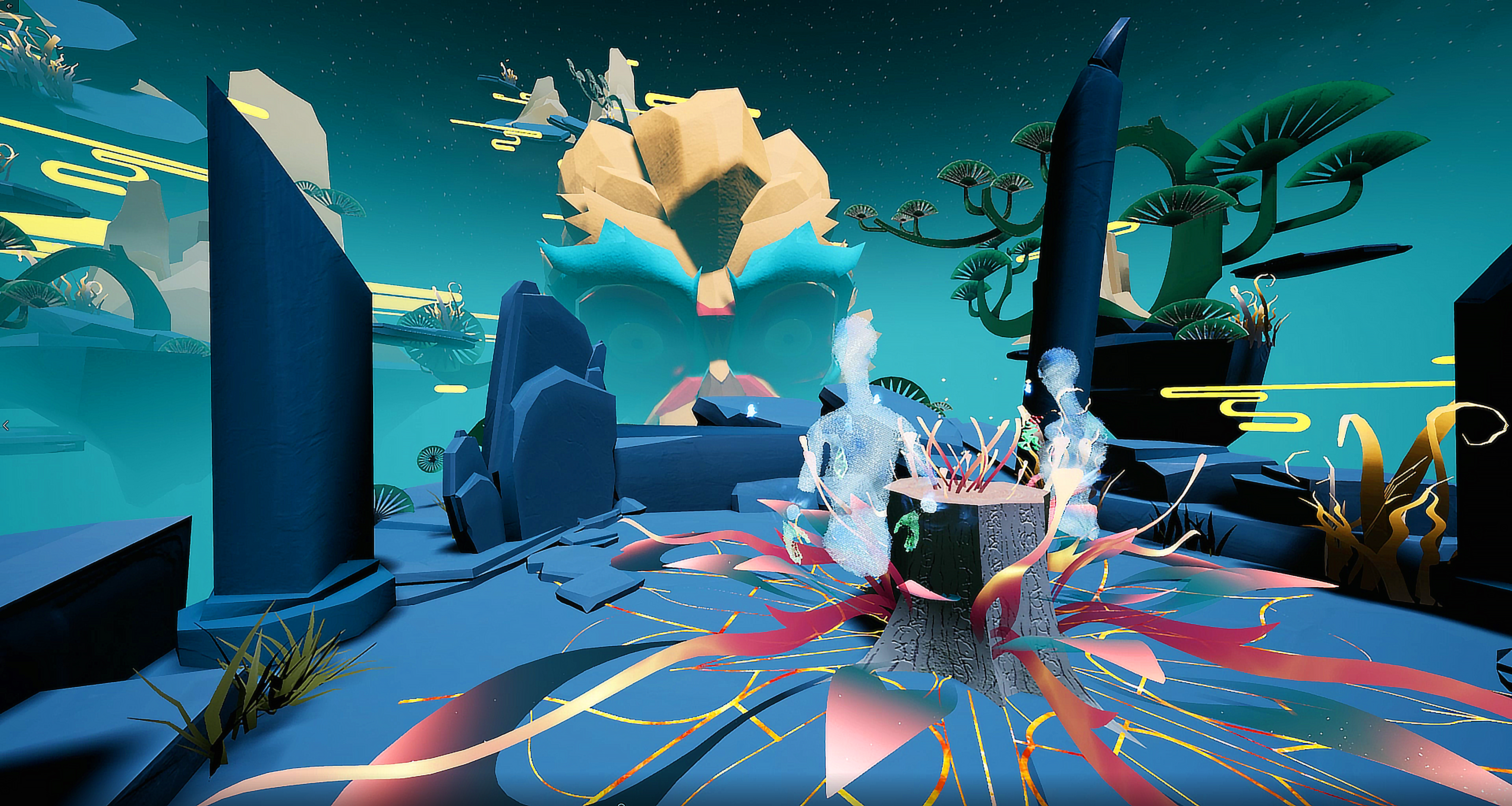Go to the previous image with the left chevron
1512x806 pixels.
[6, 425]
